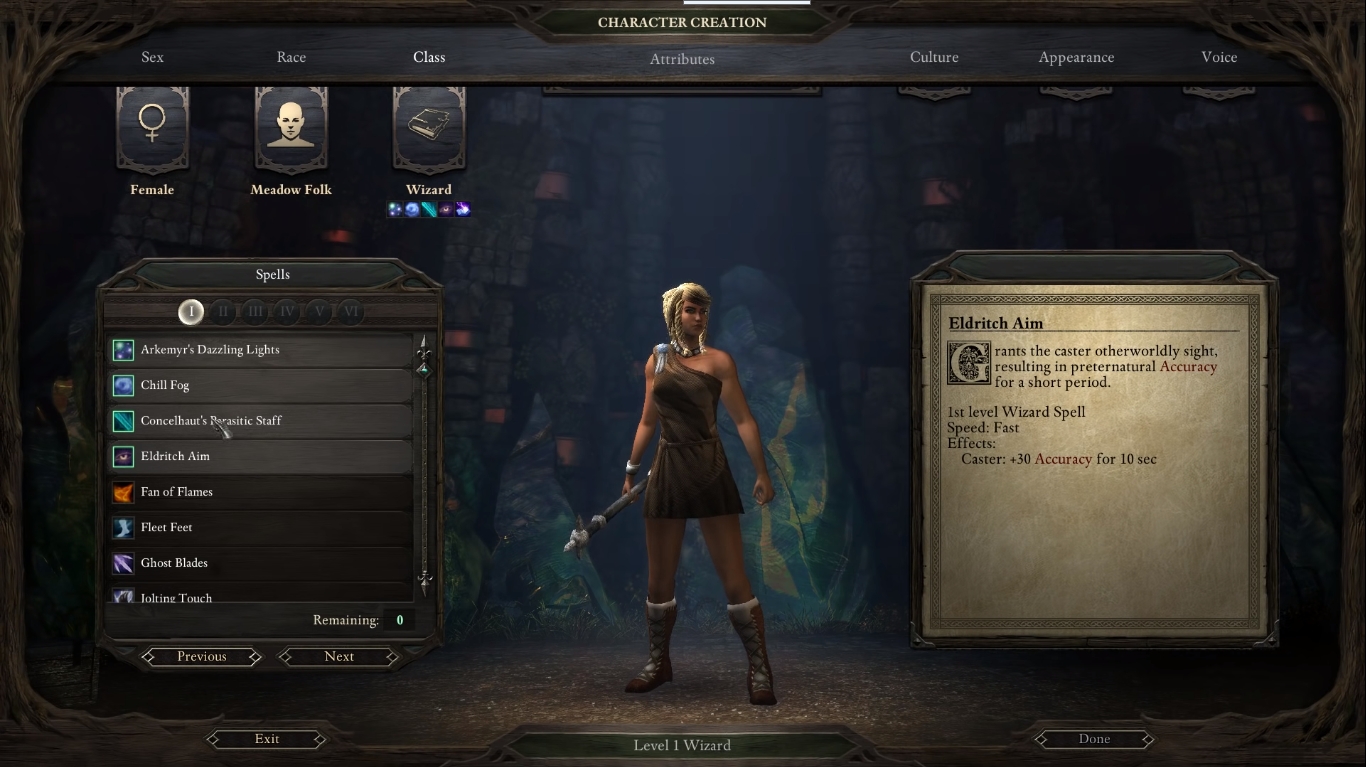The image size is (1366, 767).
Task: Click the Meadow Folk race icon
Action: pos(291,129)
